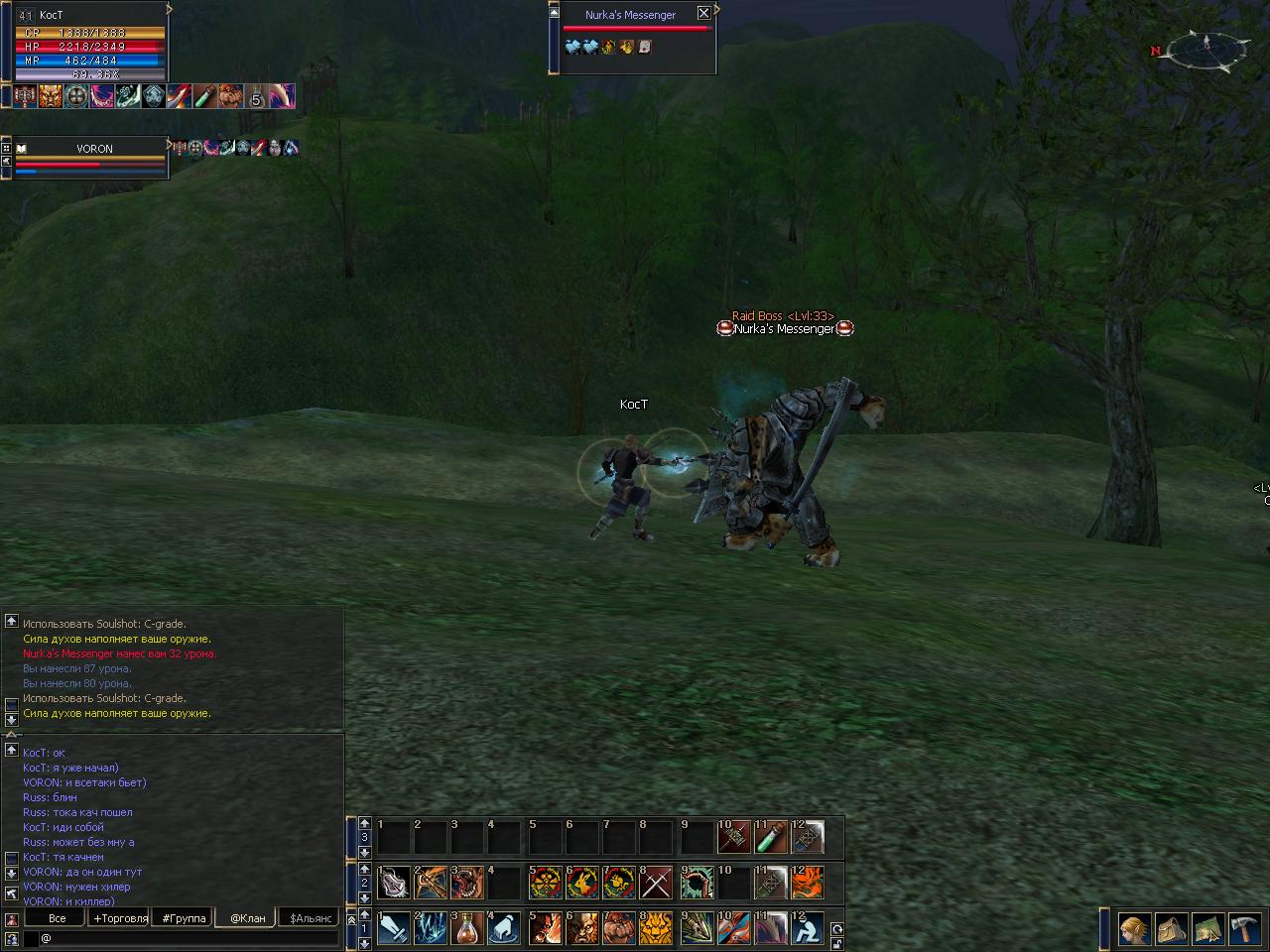
Task: Open the inventory bag icon
Action: click(1172, 929)
